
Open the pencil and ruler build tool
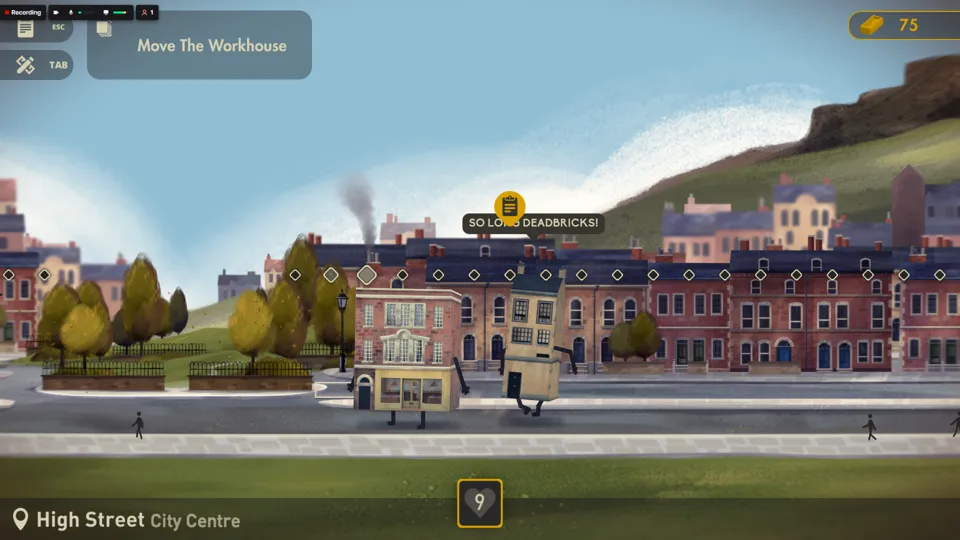pos(26,65)
